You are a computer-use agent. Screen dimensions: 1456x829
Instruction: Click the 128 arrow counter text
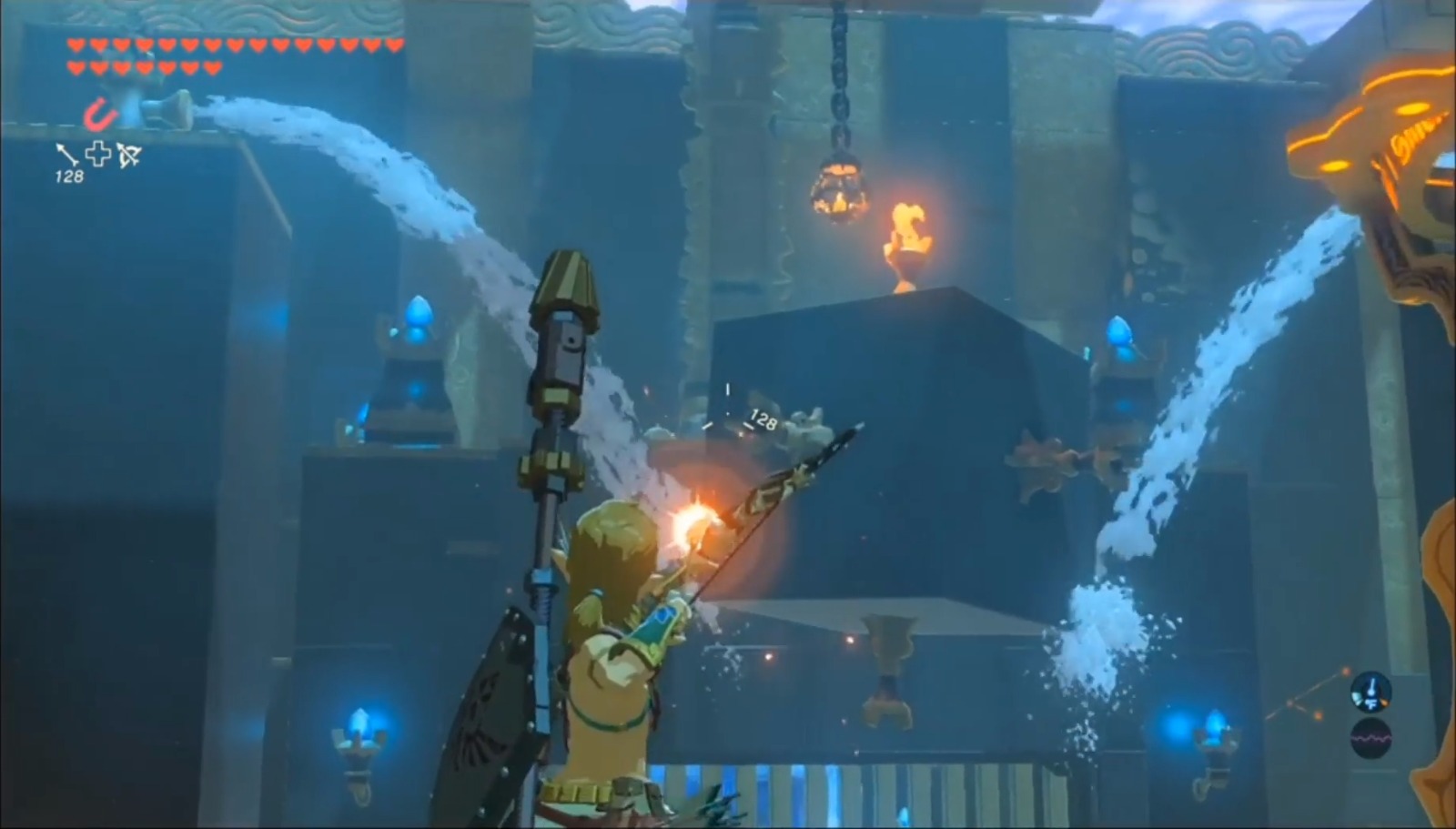tap(70, 175)
